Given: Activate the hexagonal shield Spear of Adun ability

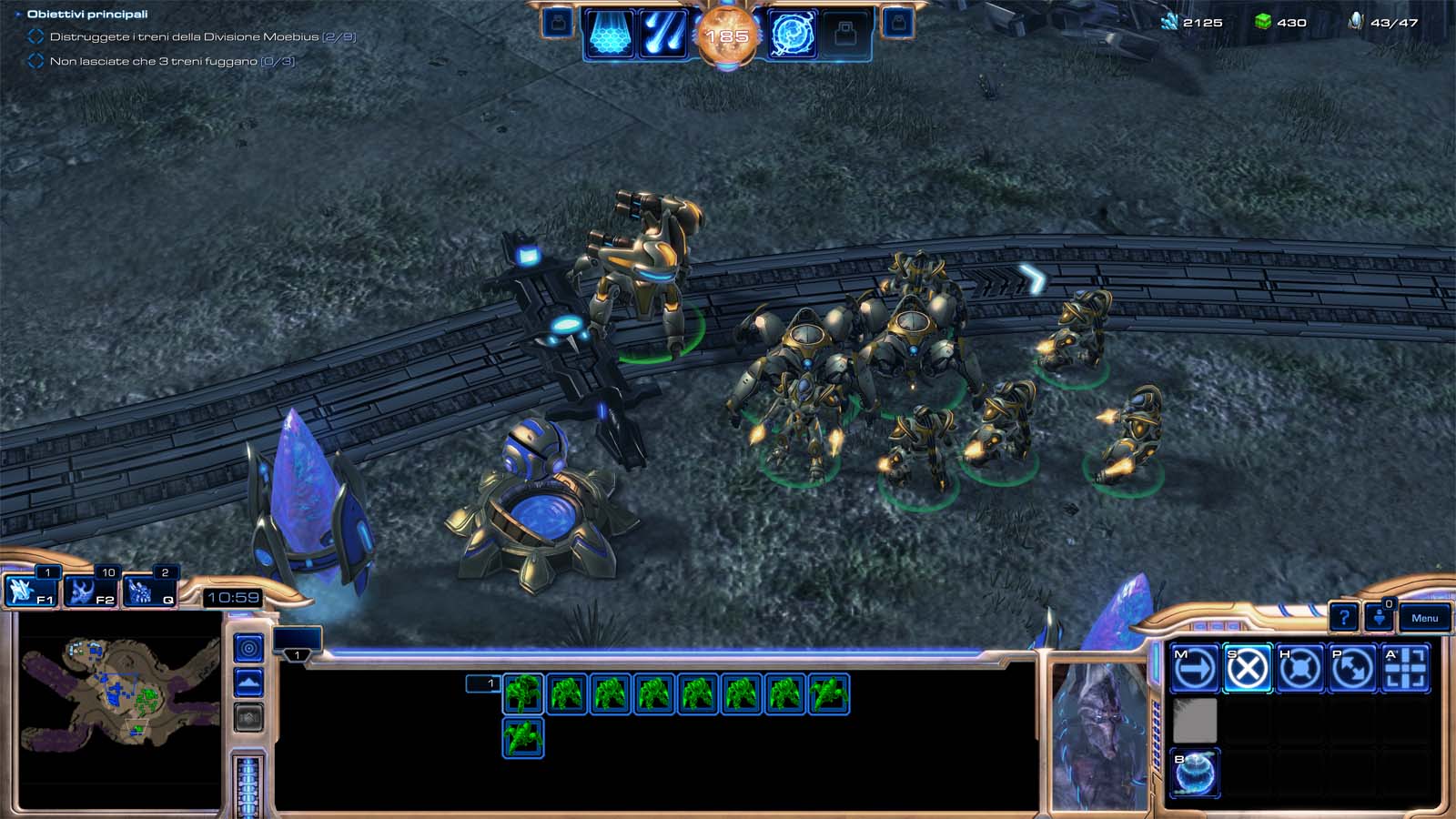Looking at the screenshot, I should pyautogui.click(x=610, y=35).
